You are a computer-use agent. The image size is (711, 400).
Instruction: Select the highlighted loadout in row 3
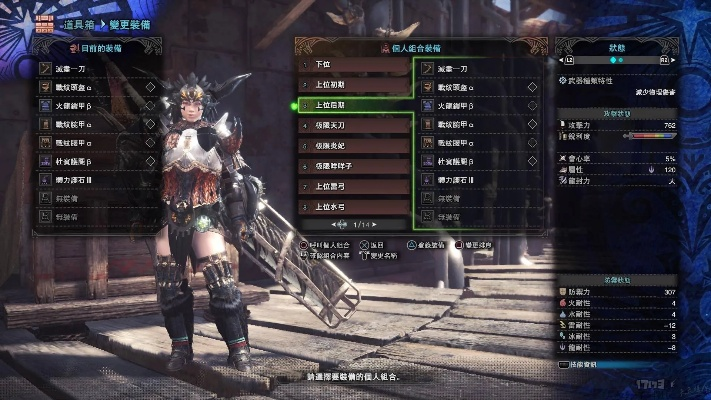(x=354, y=104)
